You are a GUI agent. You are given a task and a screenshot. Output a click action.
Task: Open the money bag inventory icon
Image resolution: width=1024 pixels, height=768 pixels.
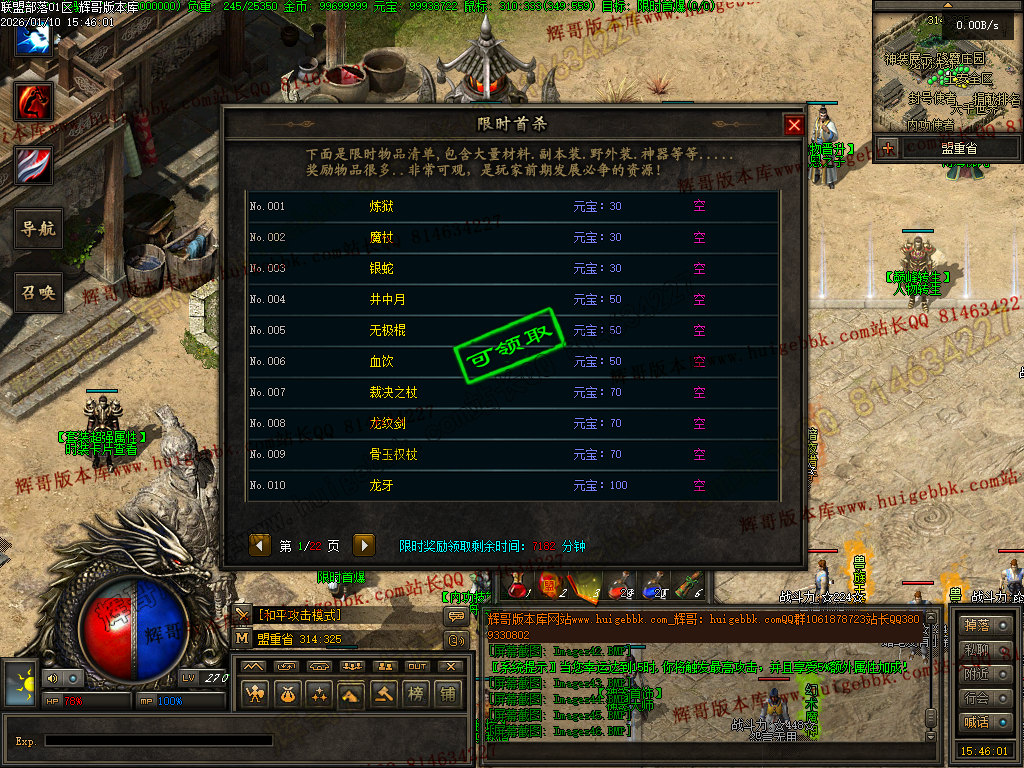tap(288, 692)
